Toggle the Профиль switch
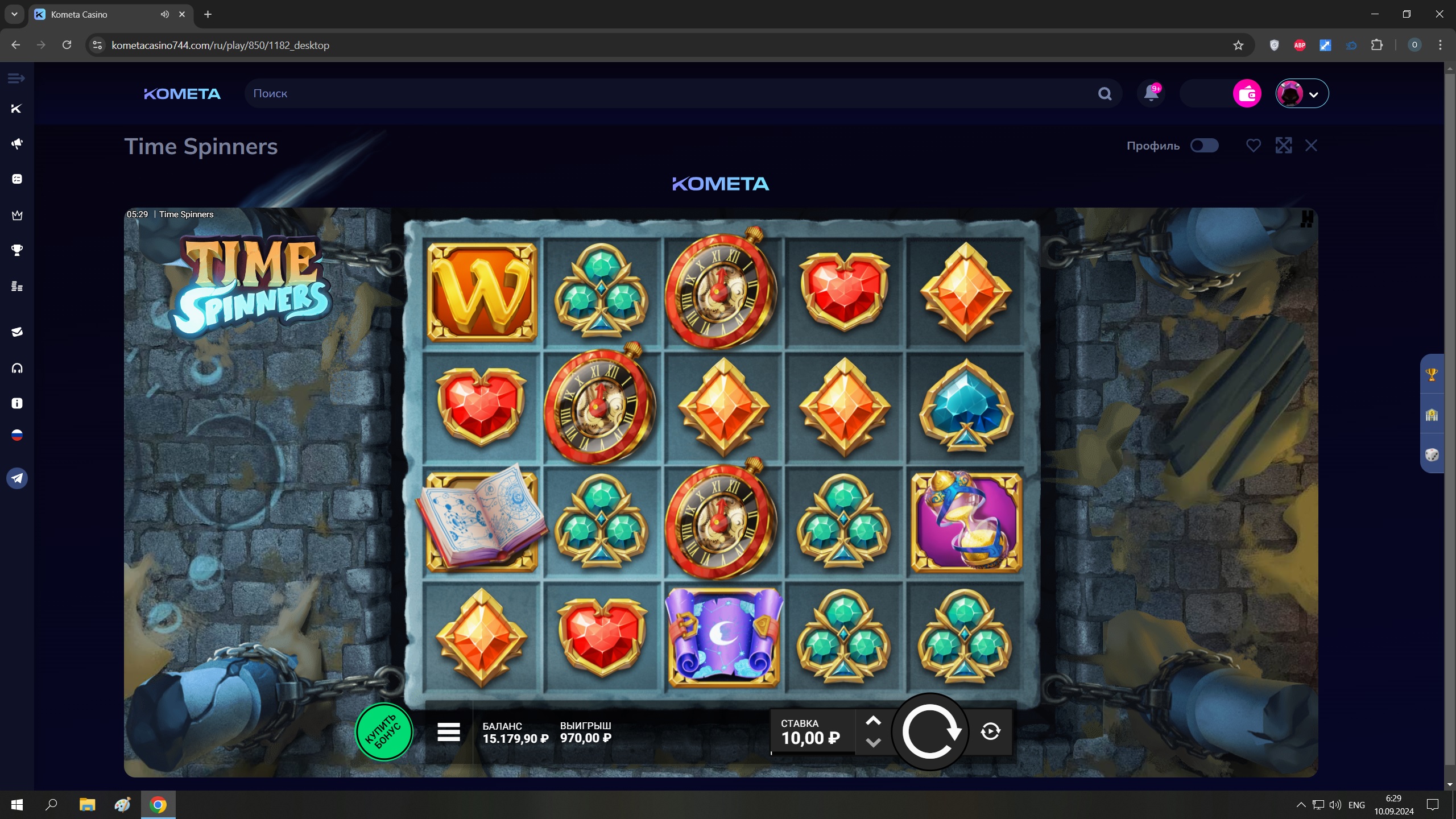The image size is (1456, 819). pyautogui.click(x=1204, y=146)
